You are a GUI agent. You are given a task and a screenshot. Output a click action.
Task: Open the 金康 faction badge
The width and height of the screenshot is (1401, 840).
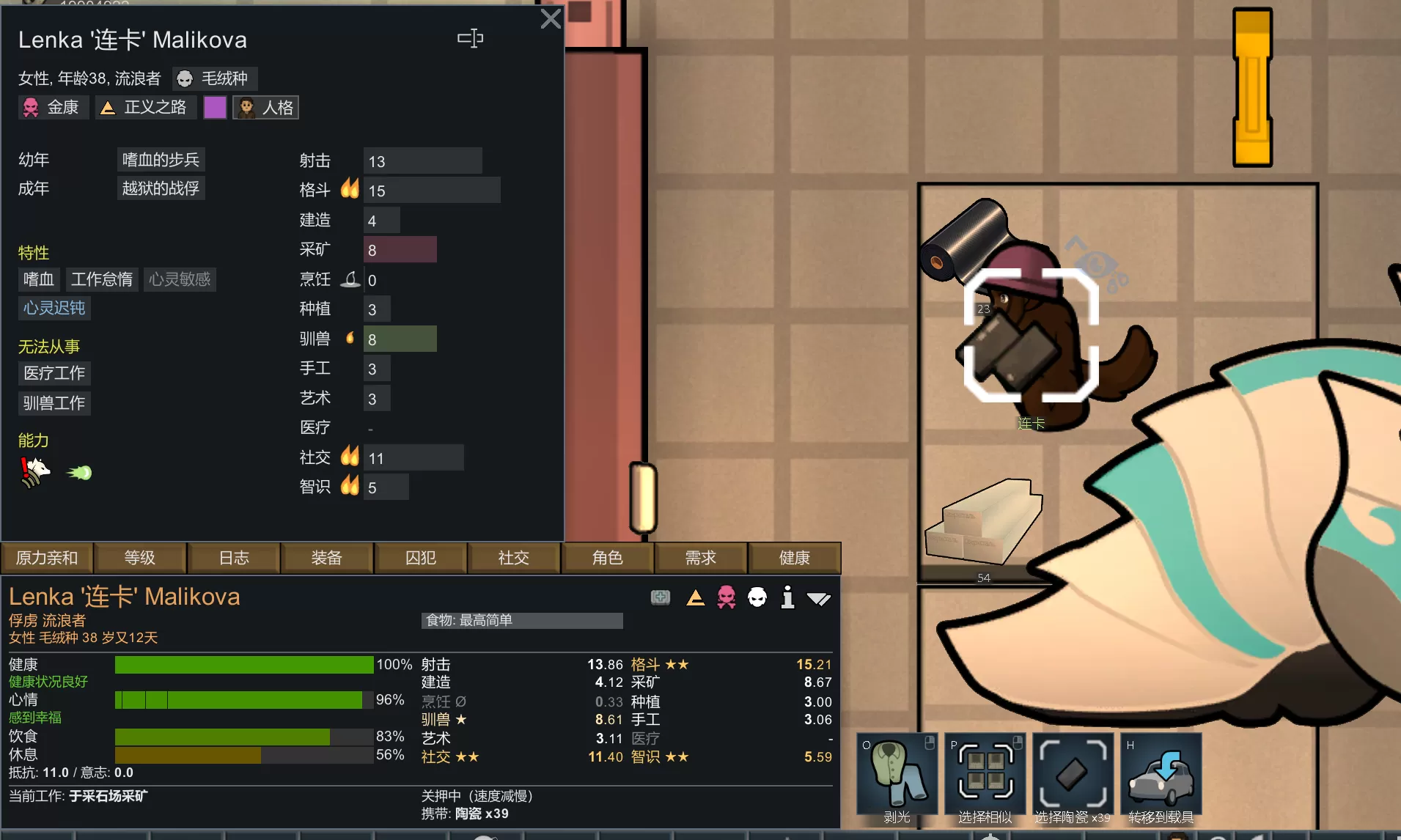pos(53,108)
